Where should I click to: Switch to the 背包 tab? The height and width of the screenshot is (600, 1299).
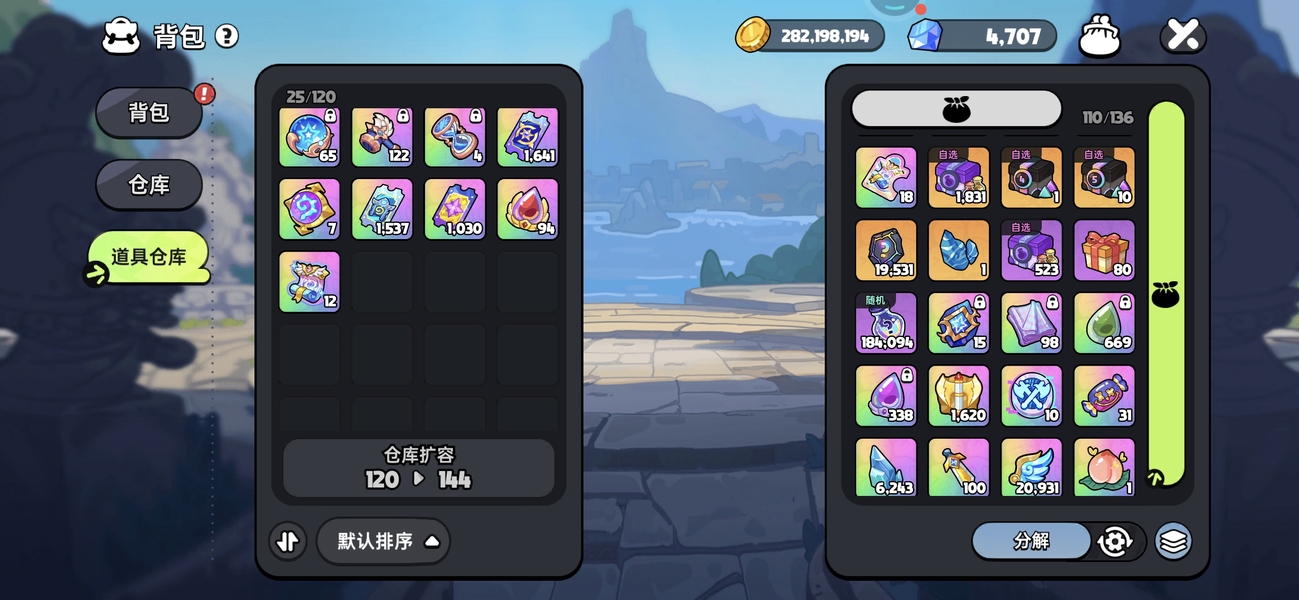[x=149, y=113]
